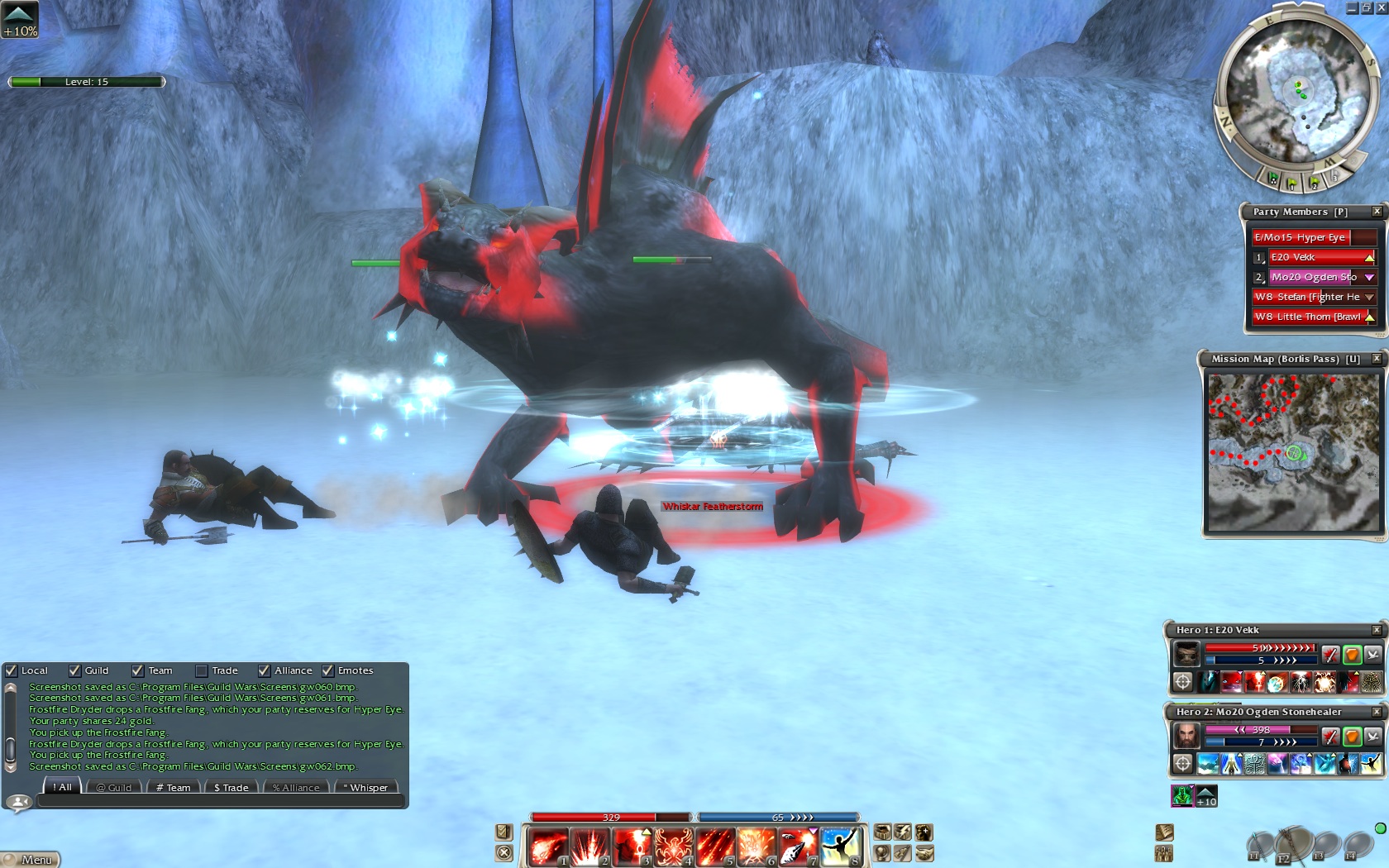Switch to the Whisper chat tab
This screenshot has width=1389, height=868.
point(365,788)
